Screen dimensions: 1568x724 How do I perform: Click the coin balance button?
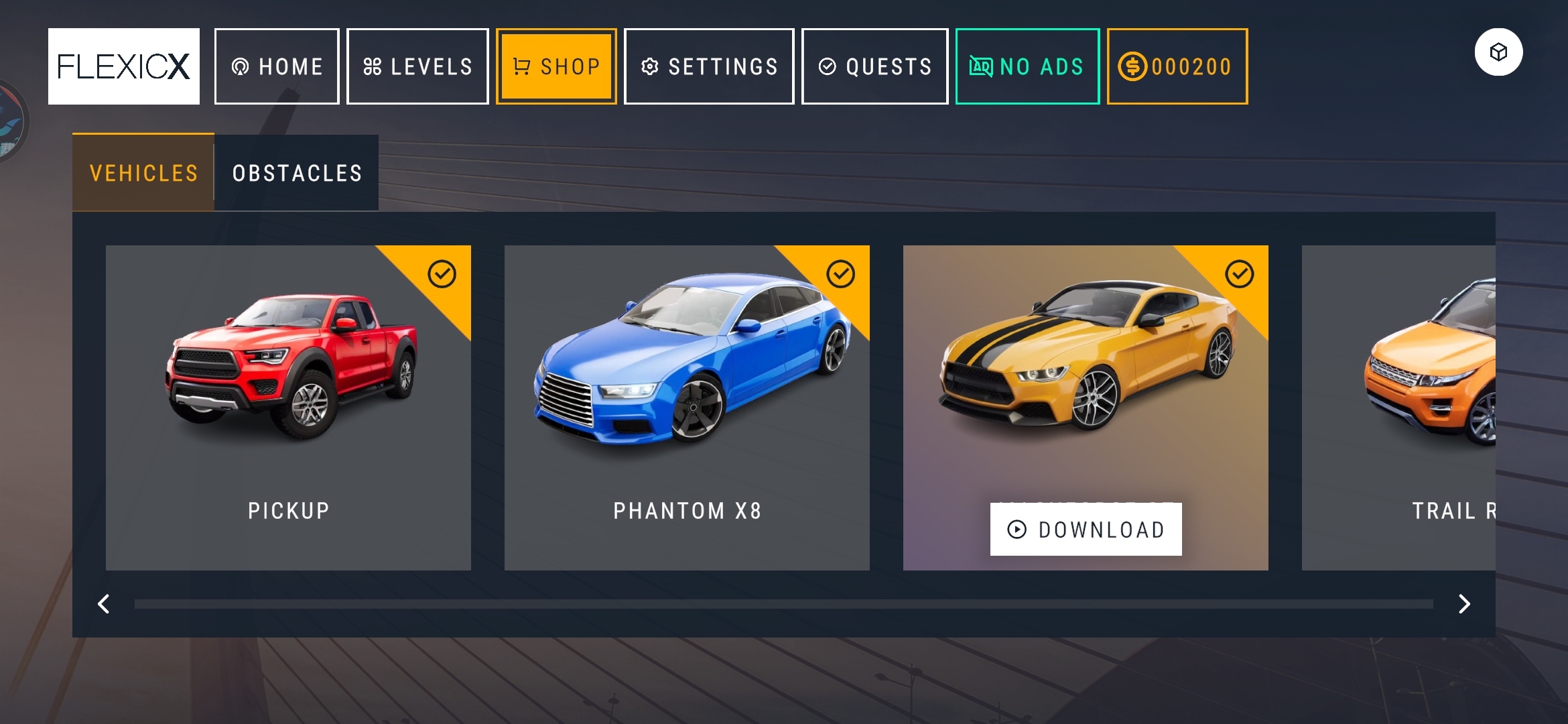pyautogui.click(x=1177, y=66)
